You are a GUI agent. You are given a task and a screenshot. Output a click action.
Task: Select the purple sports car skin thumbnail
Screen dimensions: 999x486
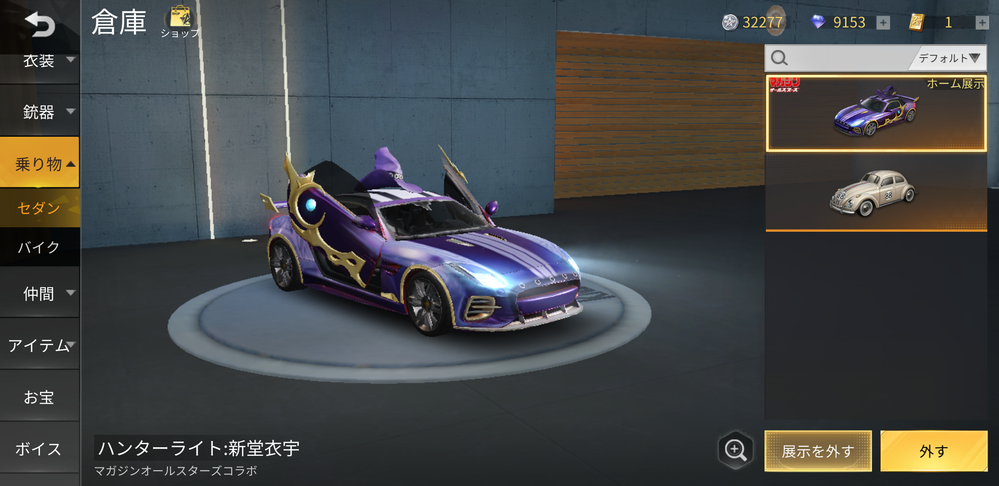876,113
